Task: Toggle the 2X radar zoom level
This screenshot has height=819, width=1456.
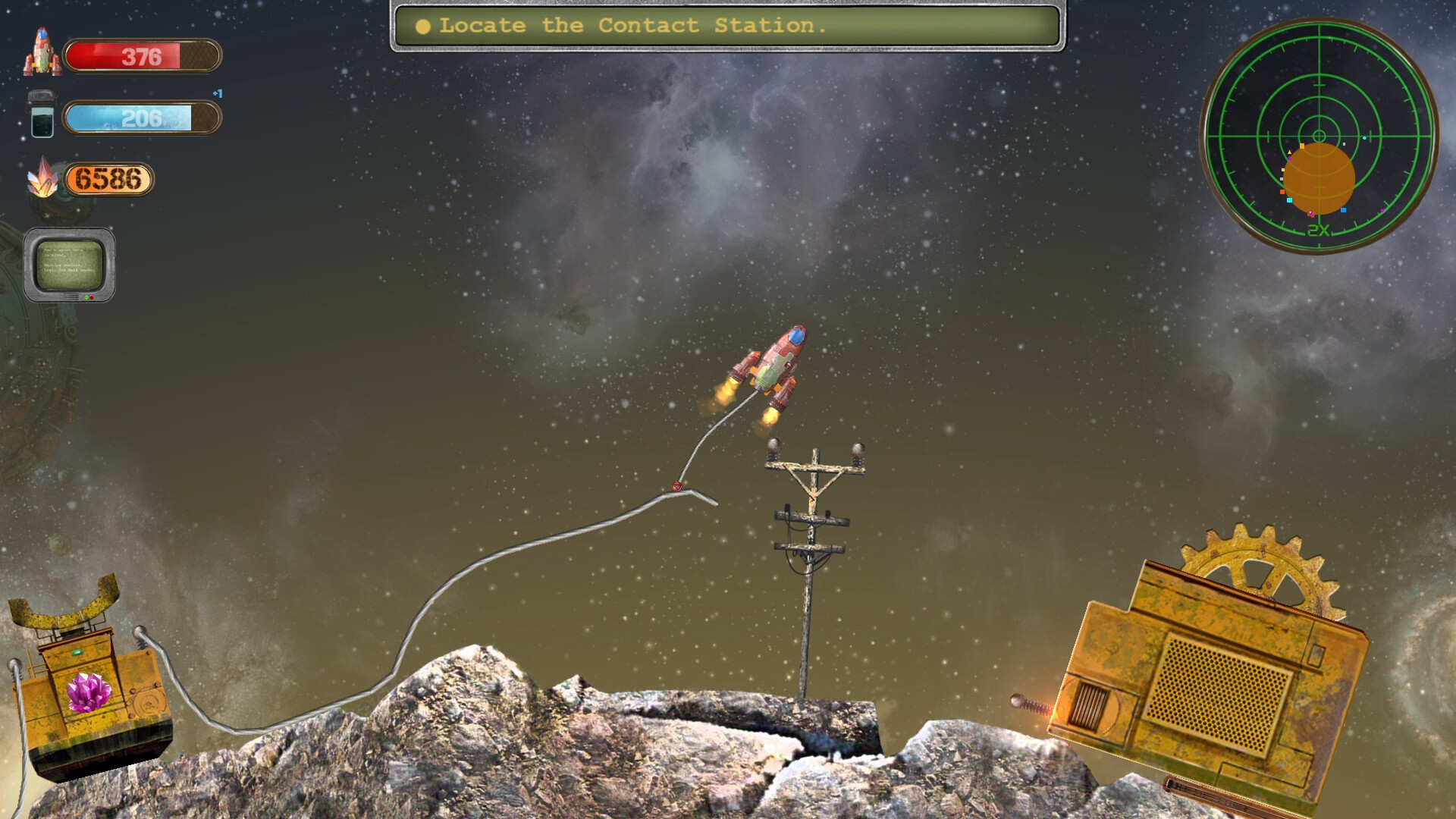Action: pos(1317,229)
